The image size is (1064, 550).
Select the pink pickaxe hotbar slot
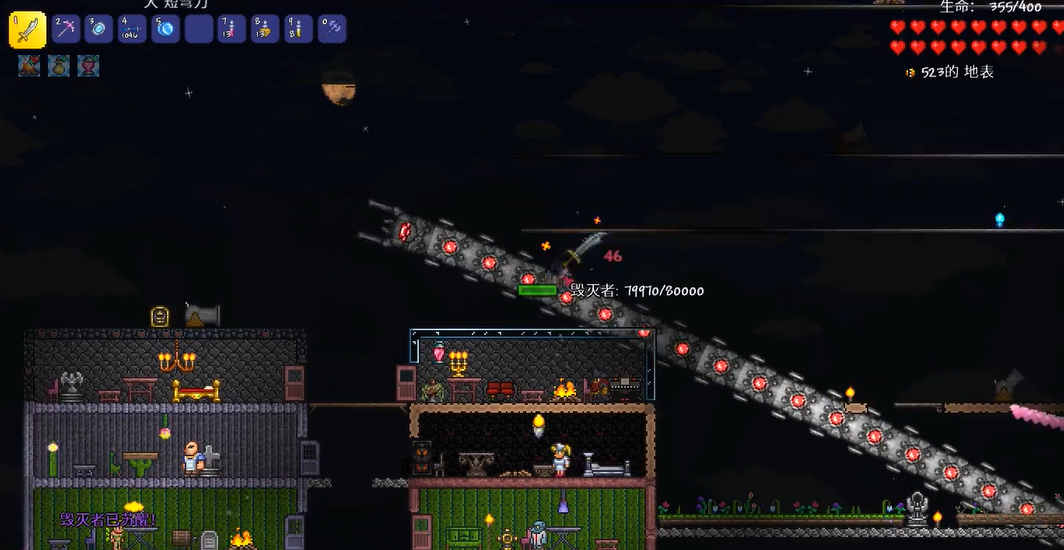tap(66, 29)
